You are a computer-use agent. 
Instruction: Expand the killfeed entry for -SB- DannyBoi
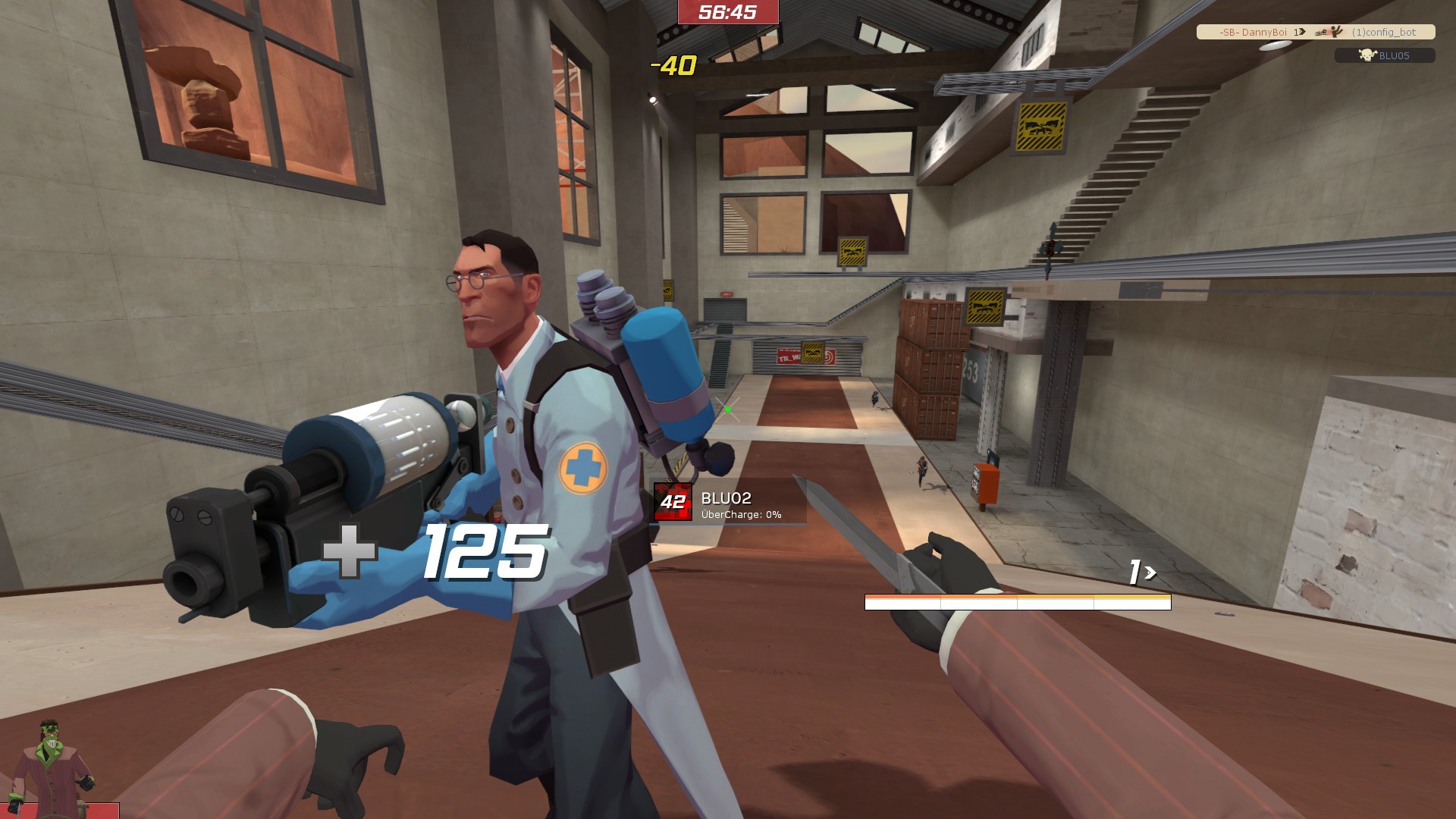click(x=1253, y=33)
